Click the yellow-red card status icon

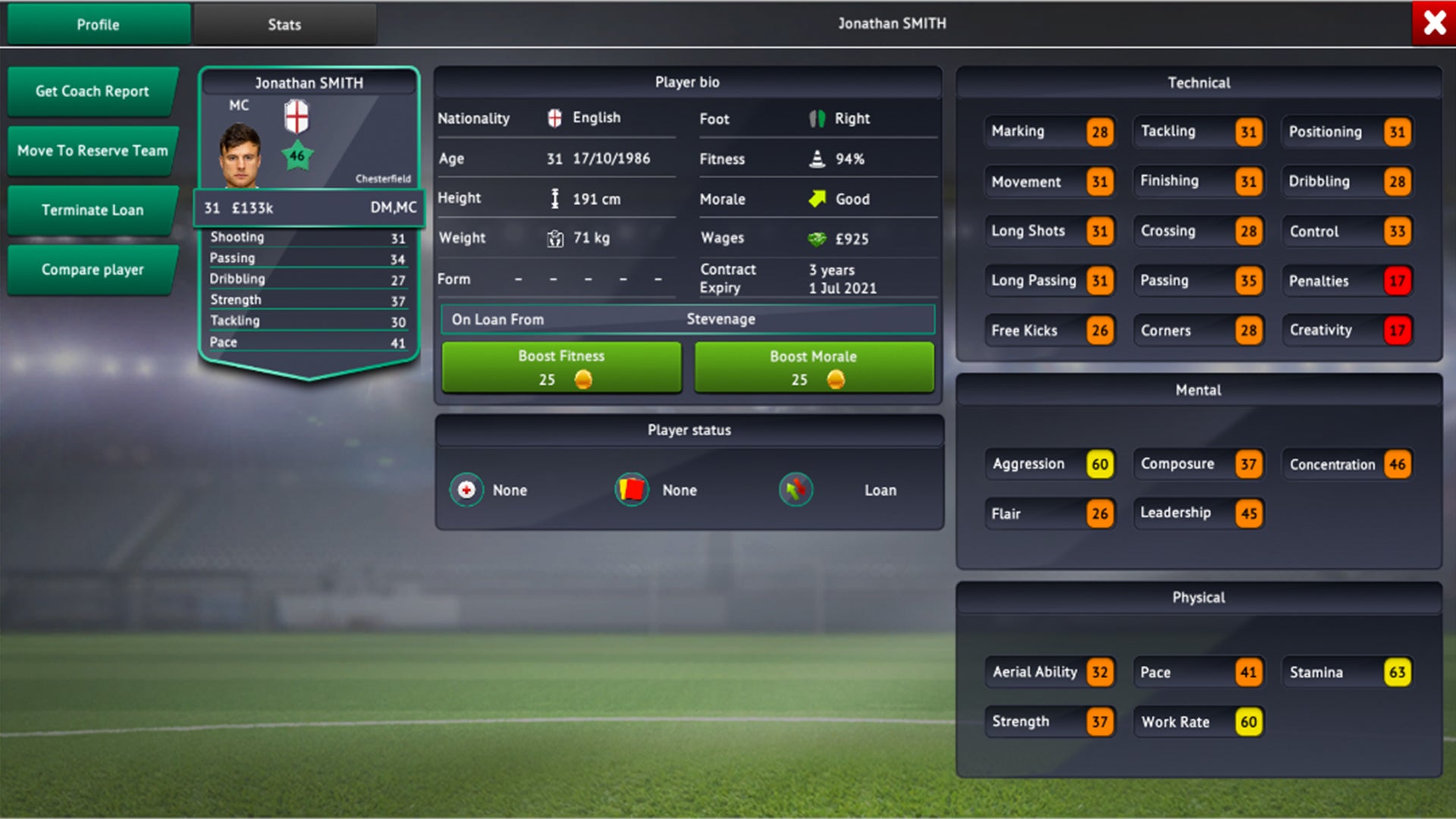pos(632,489)
